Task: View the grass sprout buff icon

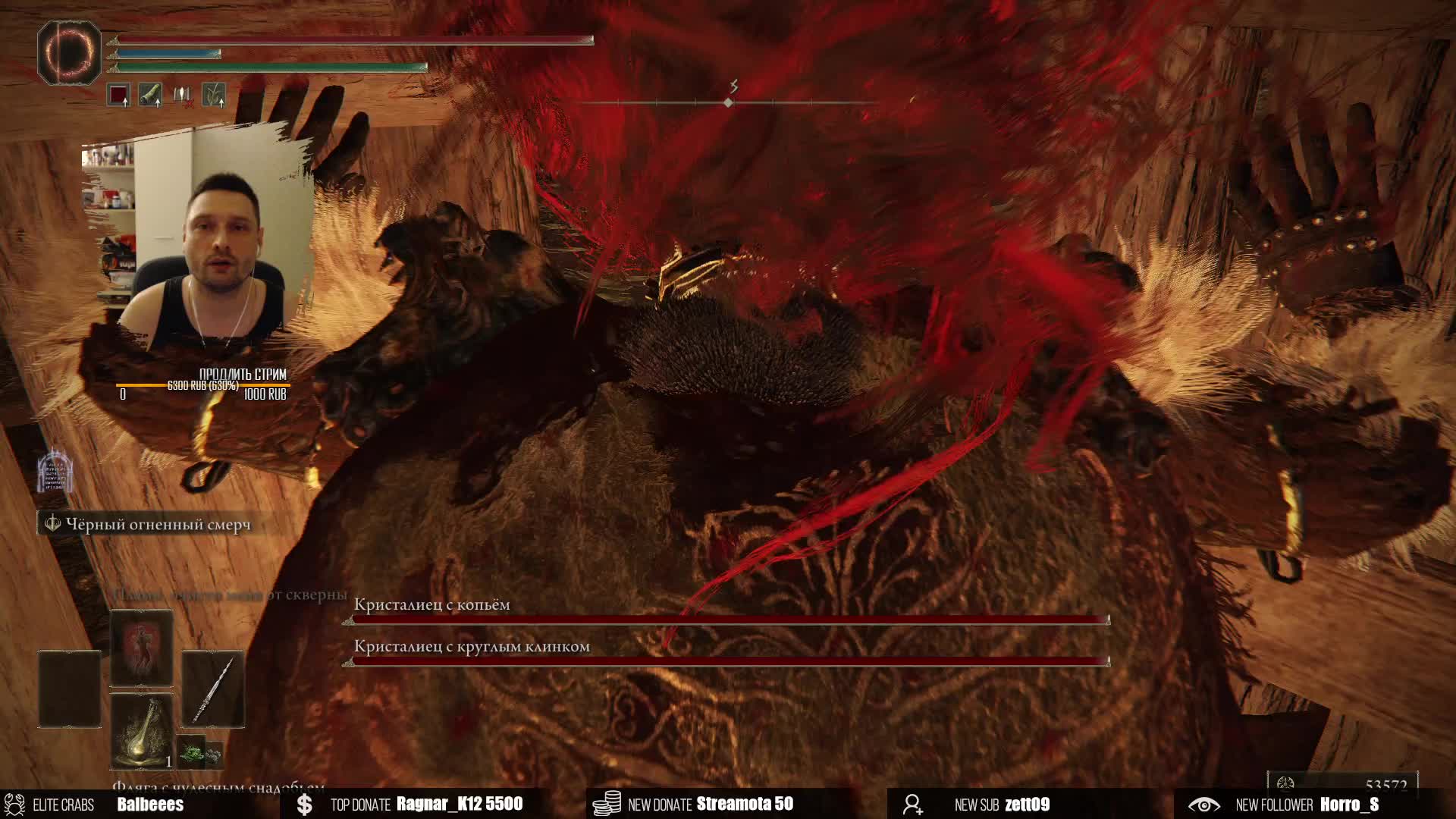Action: tap(214, 95)
